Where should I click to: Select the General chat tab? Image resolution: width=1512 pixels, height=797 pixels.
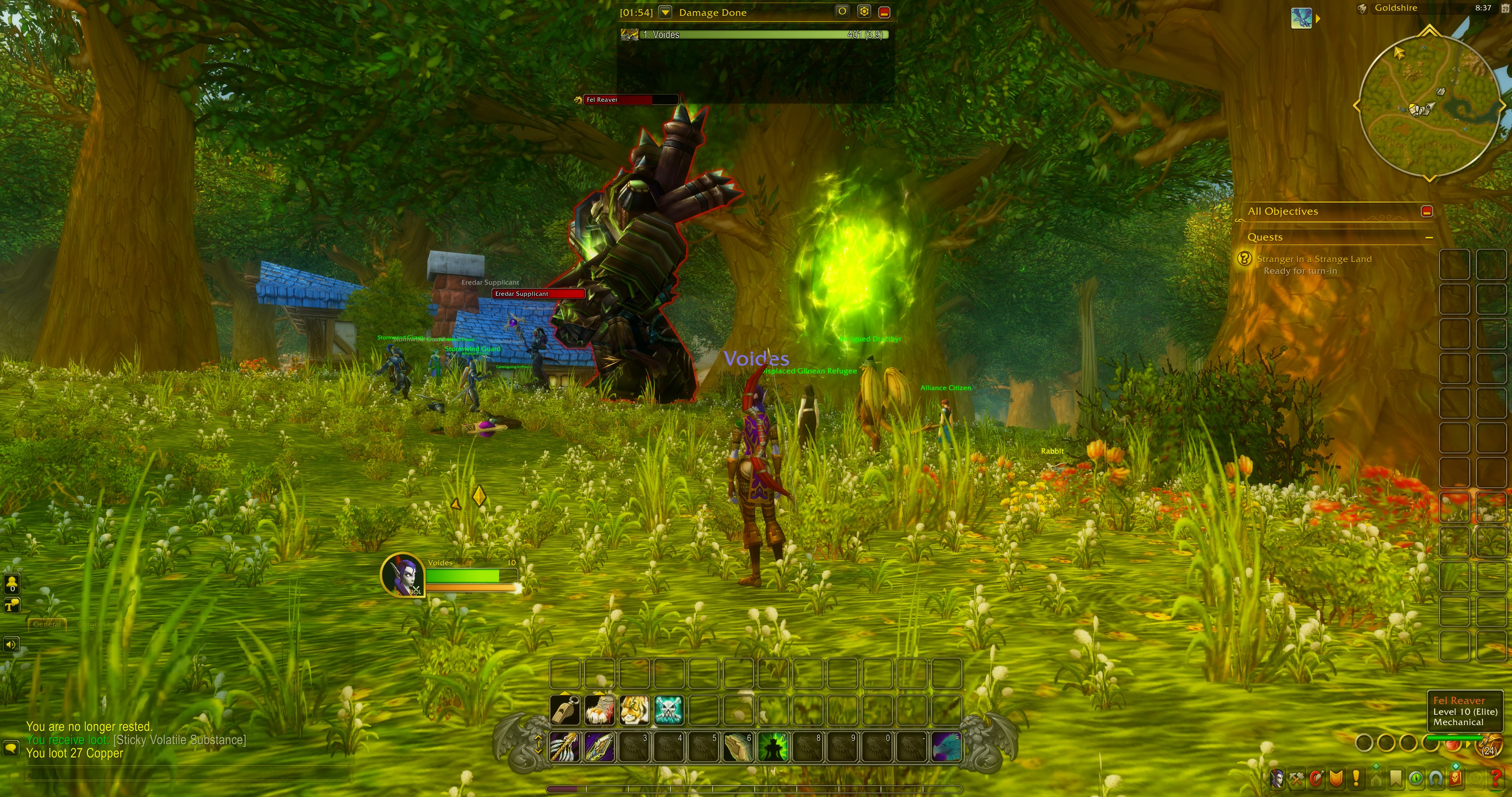pyautogui.click(x=47, y=624)
